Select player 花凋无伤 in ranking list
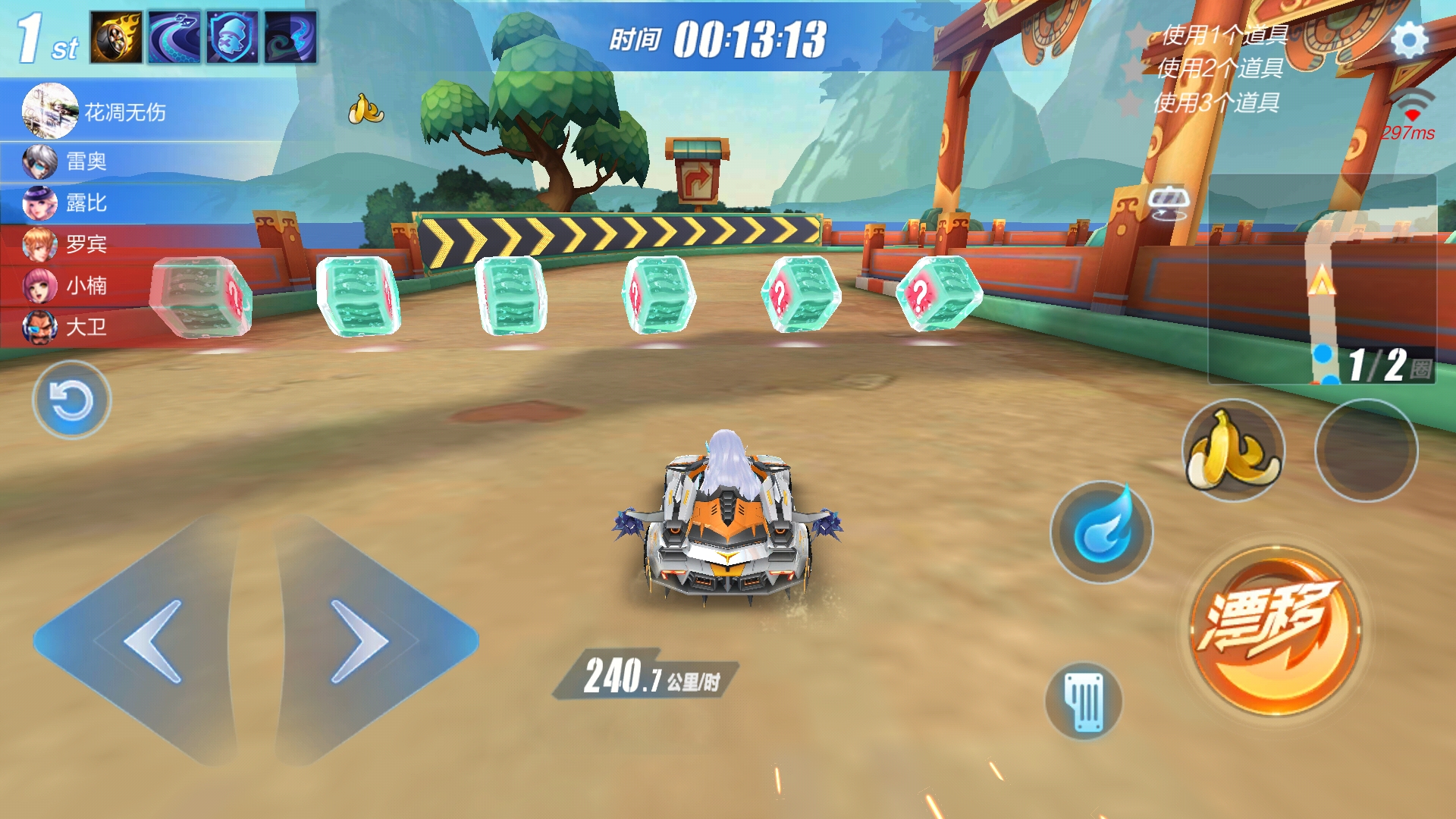Image resolution: width=1456 pixels, height=819 pixels. point(125,112)
